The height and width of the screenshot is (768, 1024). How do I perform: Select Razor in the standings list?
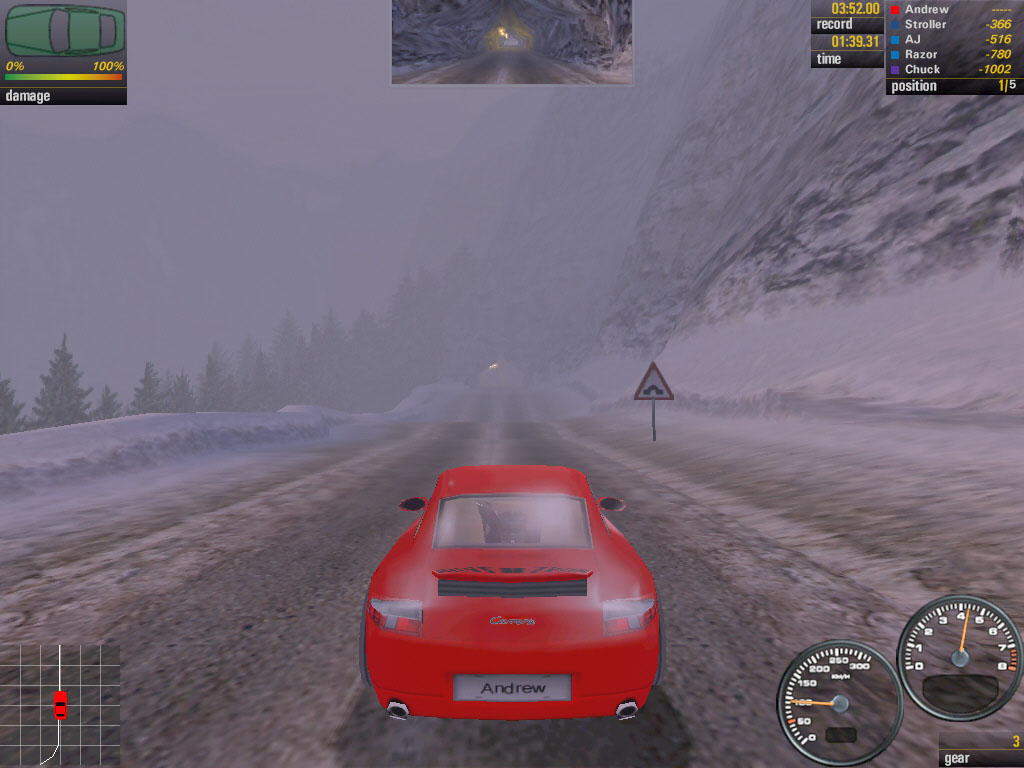click(x=921, y=54)
